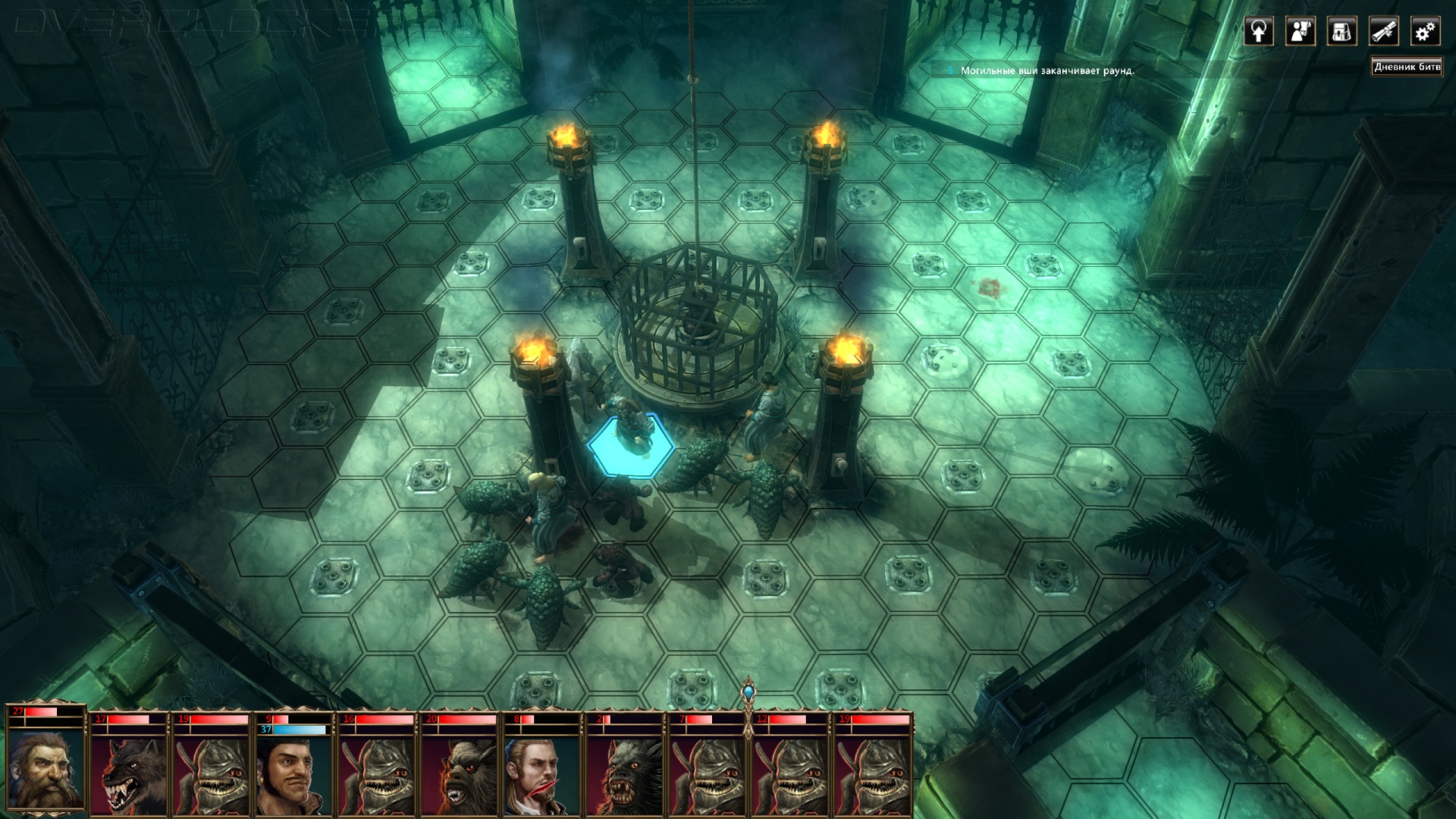Open the character sheet icon
Viewport: 1456px width, 819px height.
[1301, 32]
